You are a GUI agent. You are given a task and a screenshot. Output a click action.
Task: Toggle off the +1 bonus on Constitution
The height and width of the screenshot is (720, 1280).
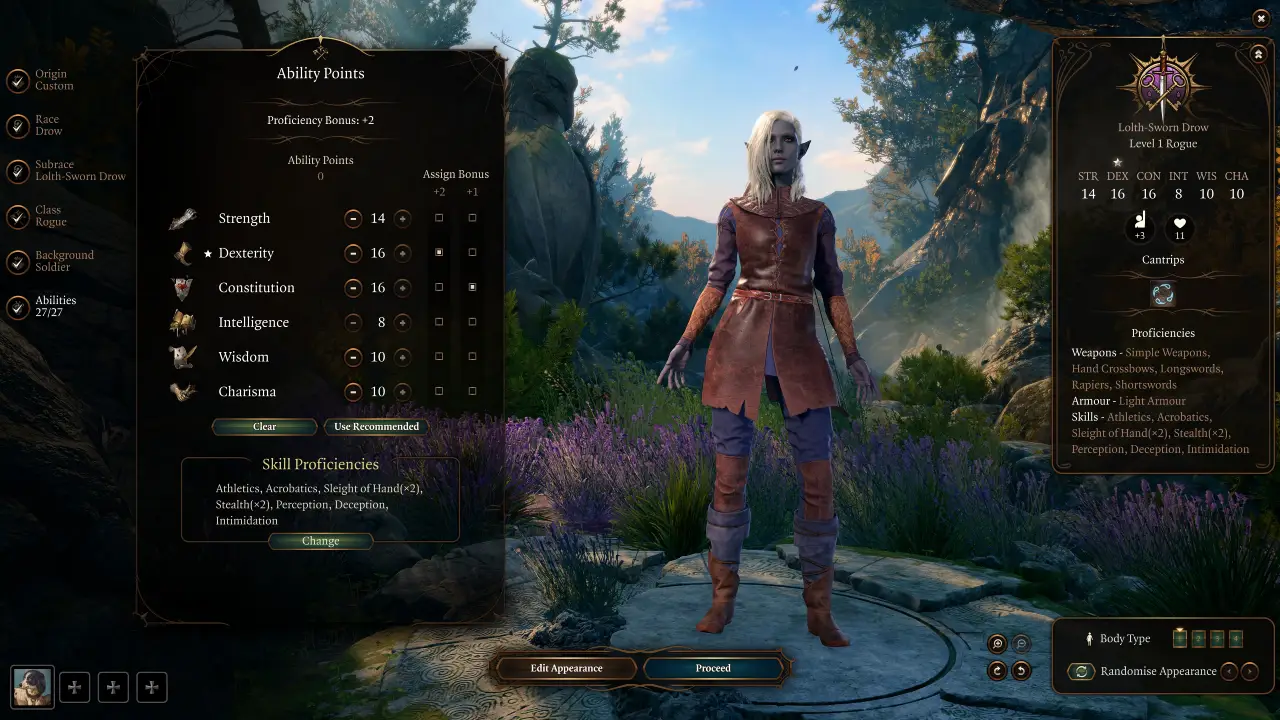[x=472, y=287]
